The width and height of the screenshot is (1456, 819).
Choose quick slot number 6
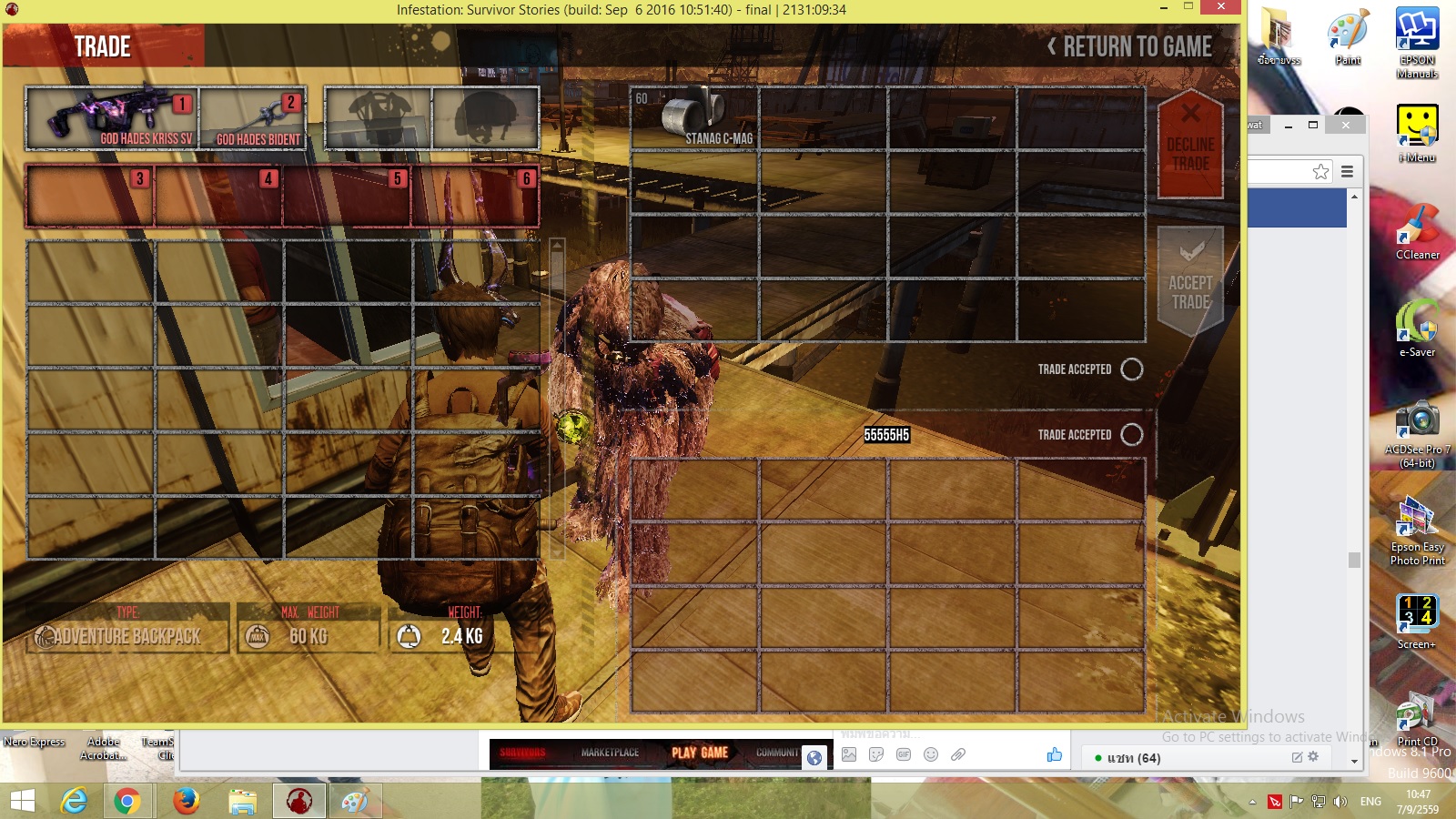[475, 196]
